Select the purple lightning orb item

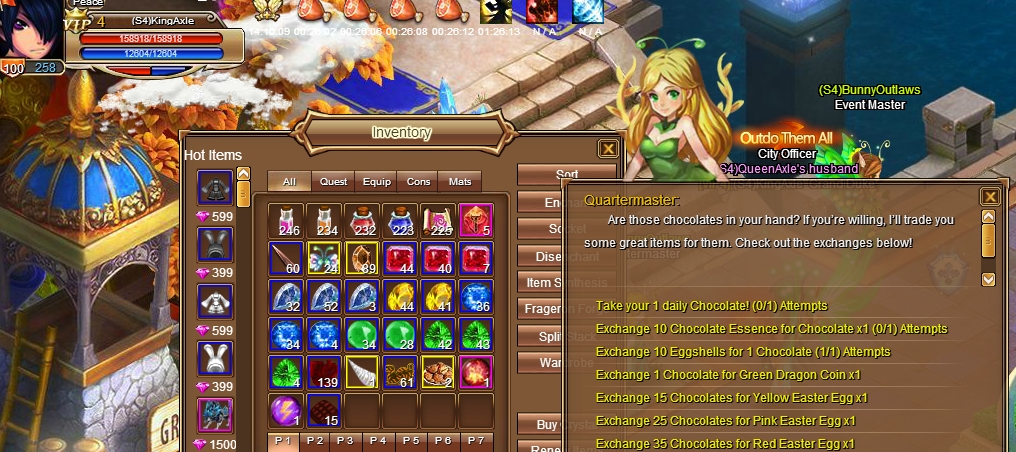[287, 410]
